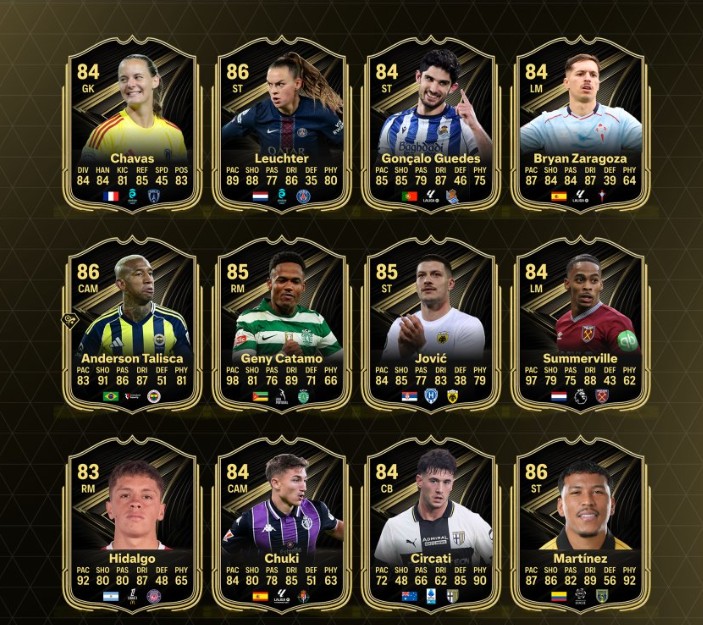Select the Bryan Zaragoza card
The width and height of the screenshot is (703, 625).
point(581,125)
